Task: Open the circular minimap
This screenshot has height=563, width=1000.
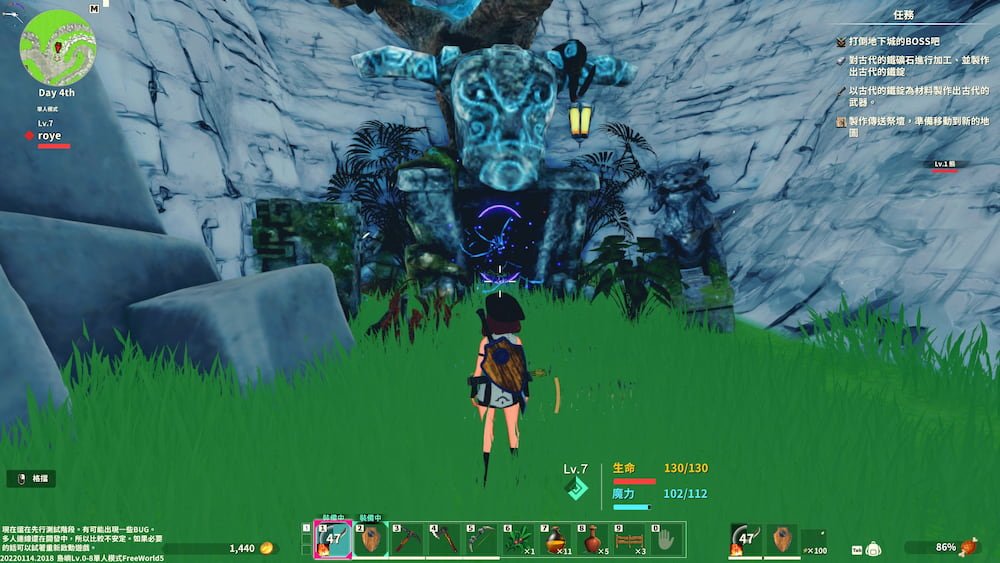Action: pos(57,45)
